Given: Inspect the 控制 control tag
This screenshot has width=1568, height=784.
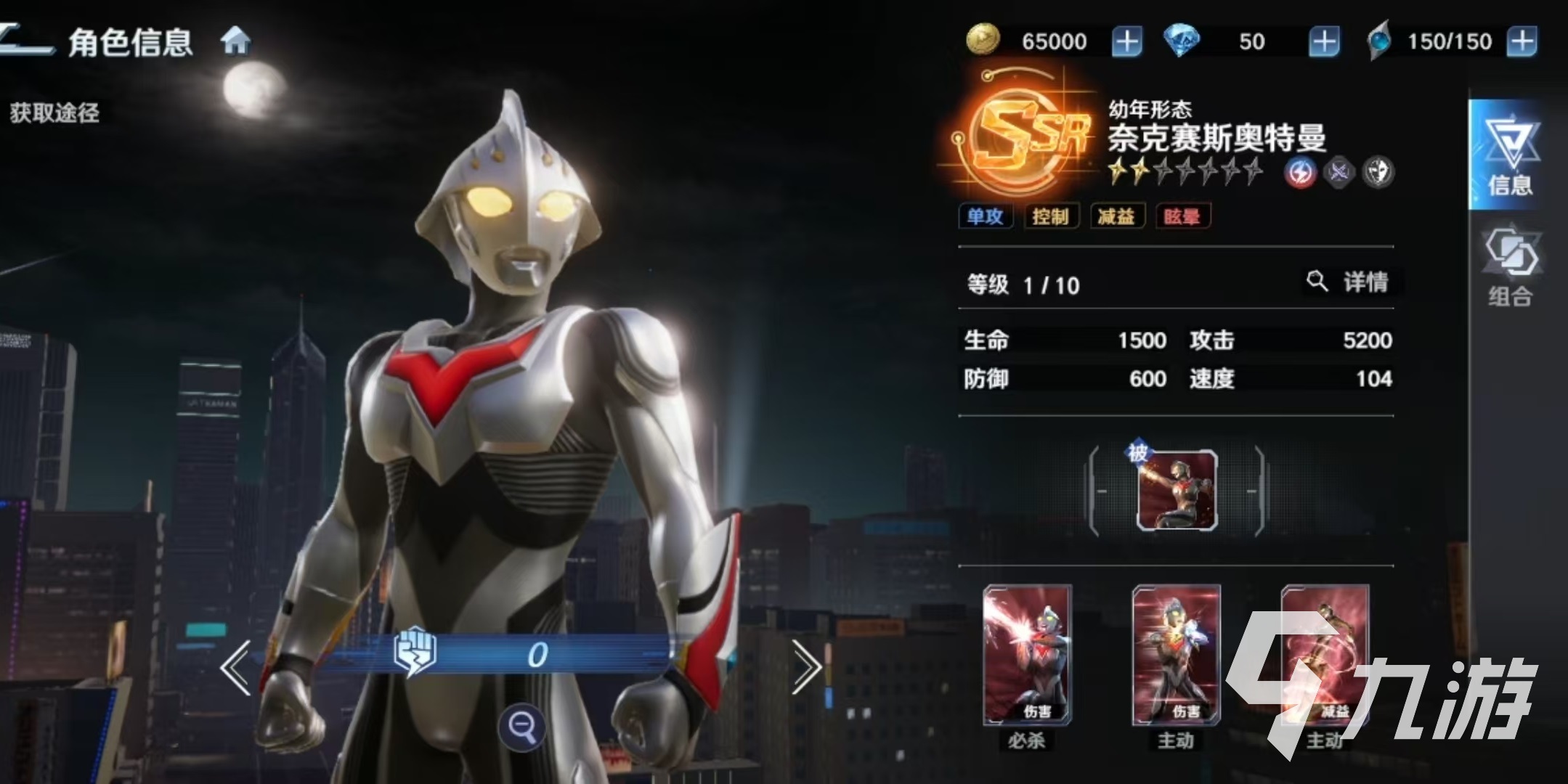Looking at the screenshot, I should coord(1050,216).
